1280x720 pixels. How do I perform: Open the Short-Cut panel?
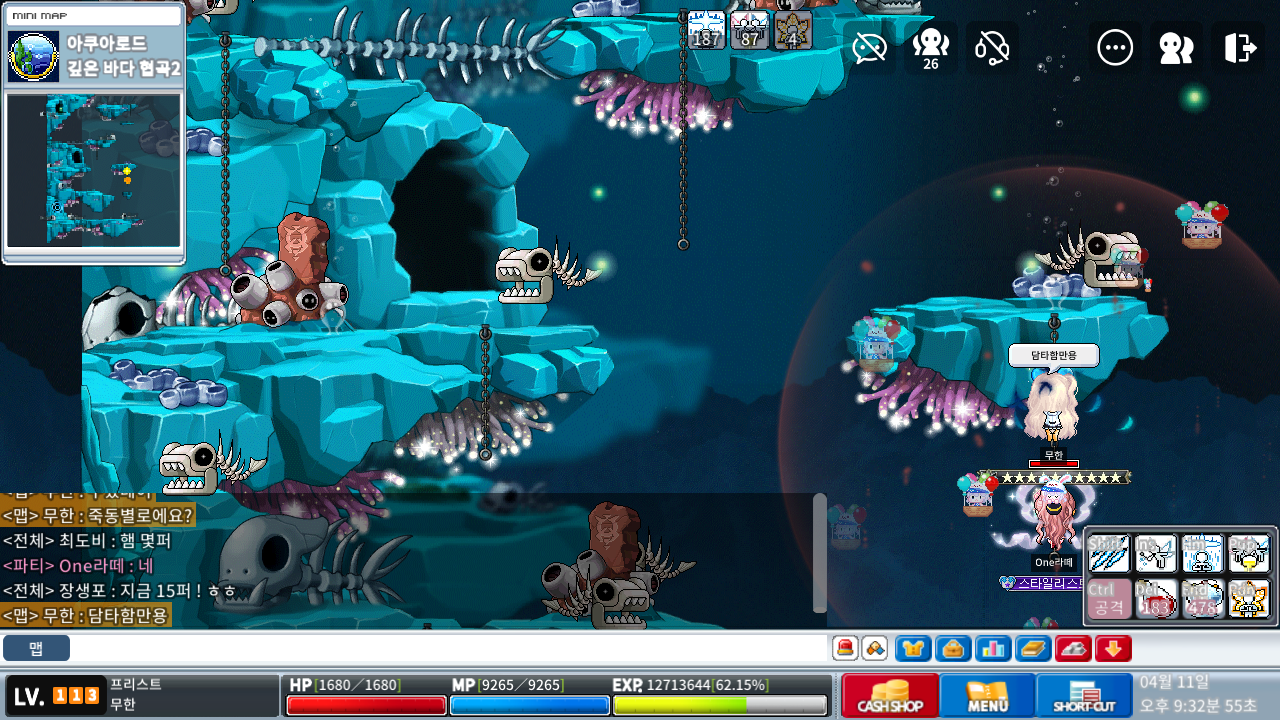coord(1084,695)
